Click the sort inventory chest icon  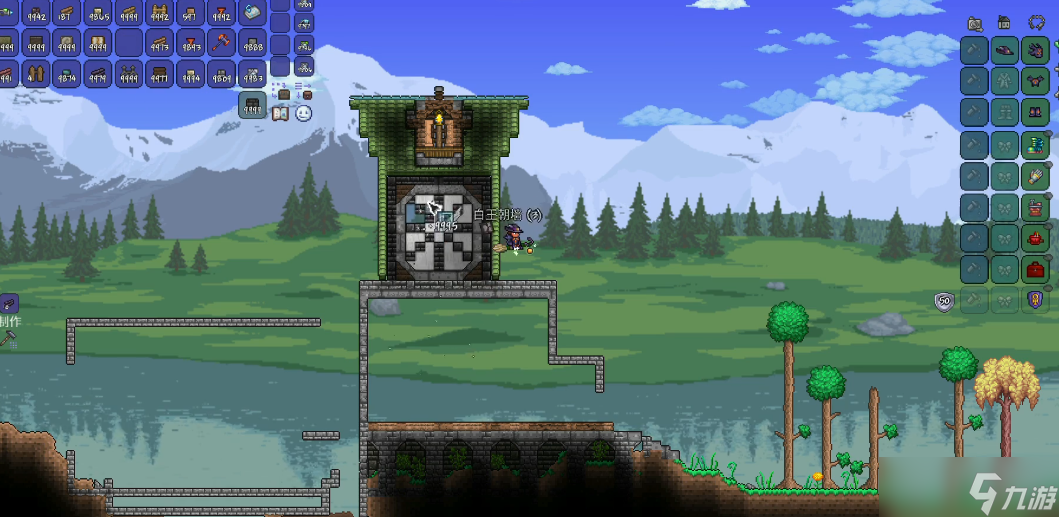pos(307,94)
